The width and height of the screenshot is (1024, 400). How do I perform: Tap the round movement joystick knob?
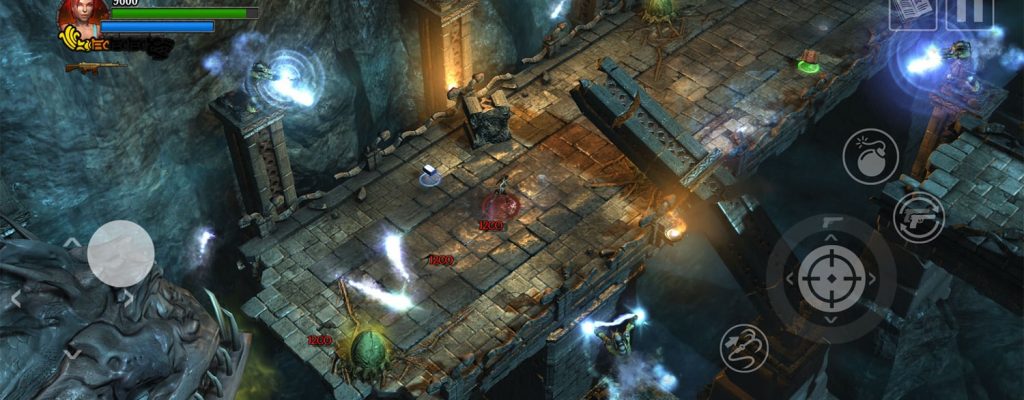(121, 253)
